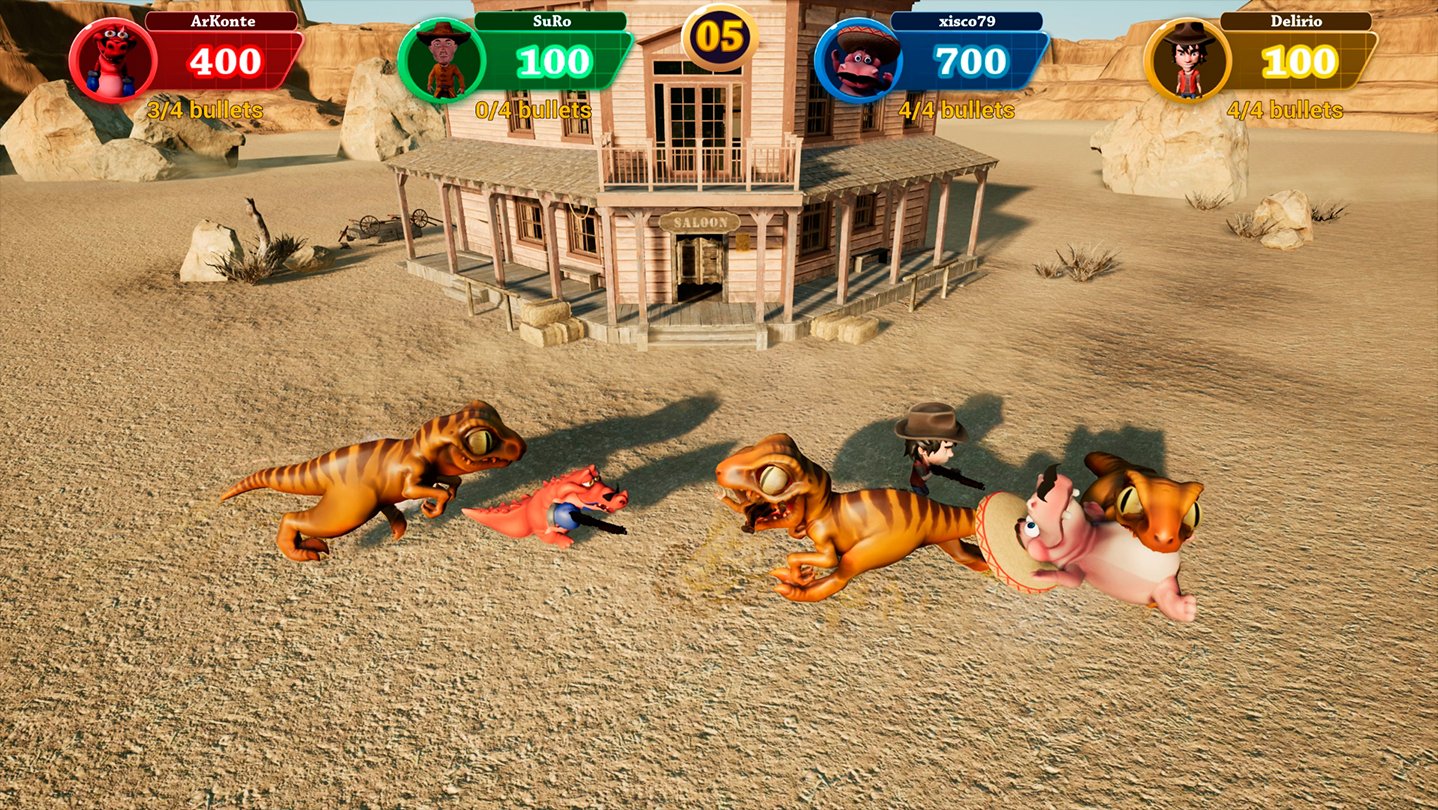Screen dimensions: 1438x810
Task: Select SuRo's cowboy portrait
Action: [441, 61]
